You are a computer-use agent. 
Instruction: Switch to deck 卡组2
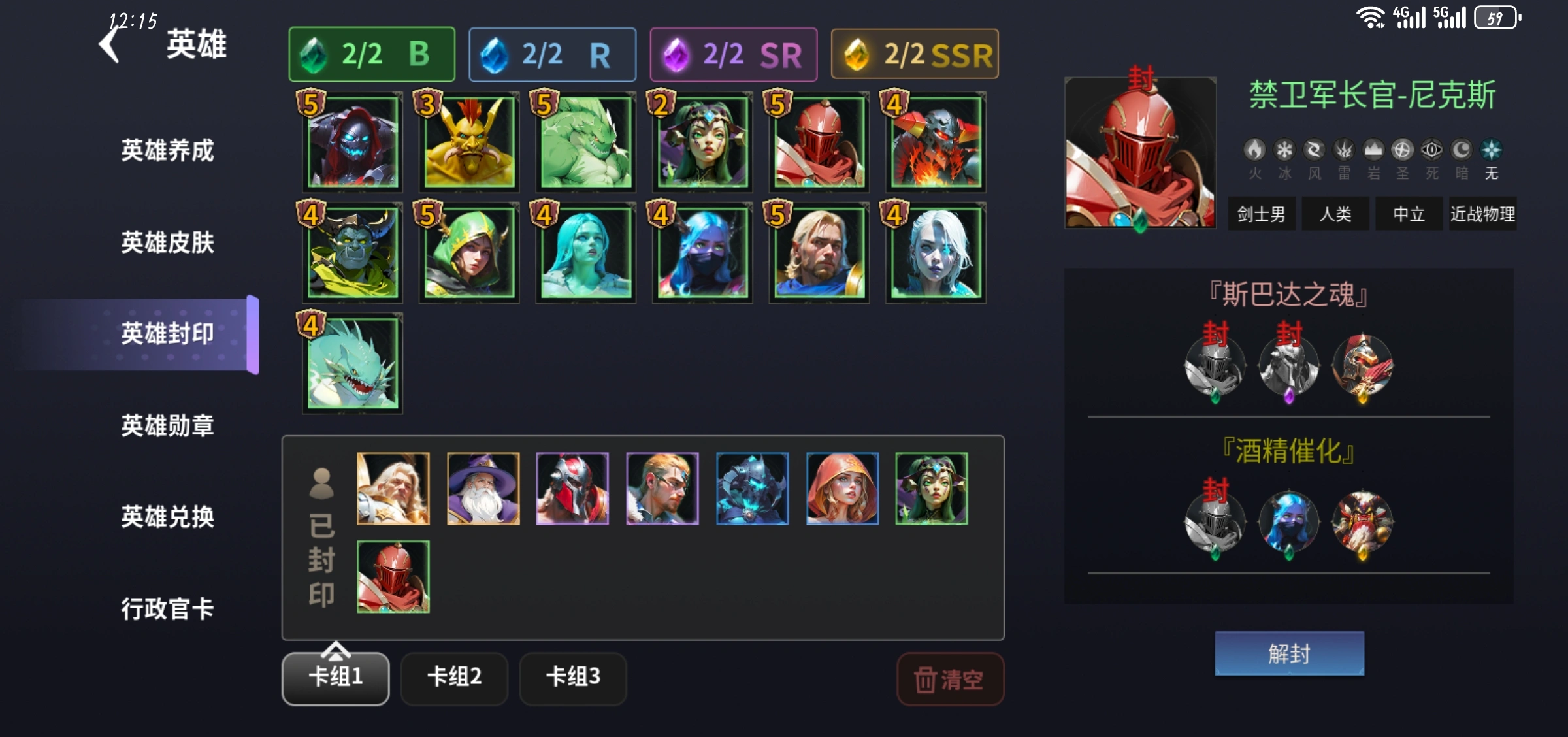(x=454, y=678)
